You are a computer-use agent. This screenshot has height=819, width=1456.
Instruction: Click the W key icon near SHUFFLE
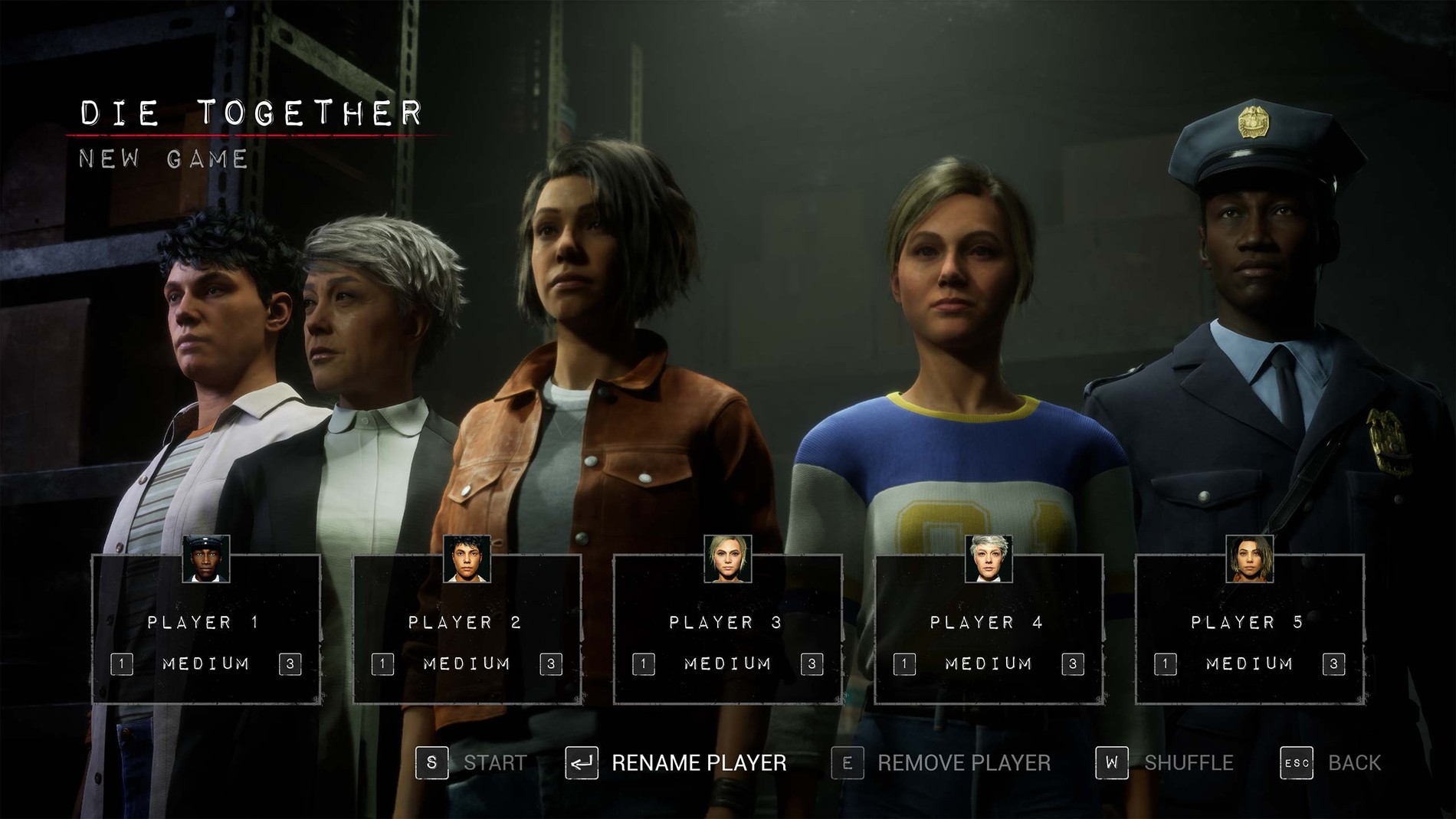point(1111,762)
